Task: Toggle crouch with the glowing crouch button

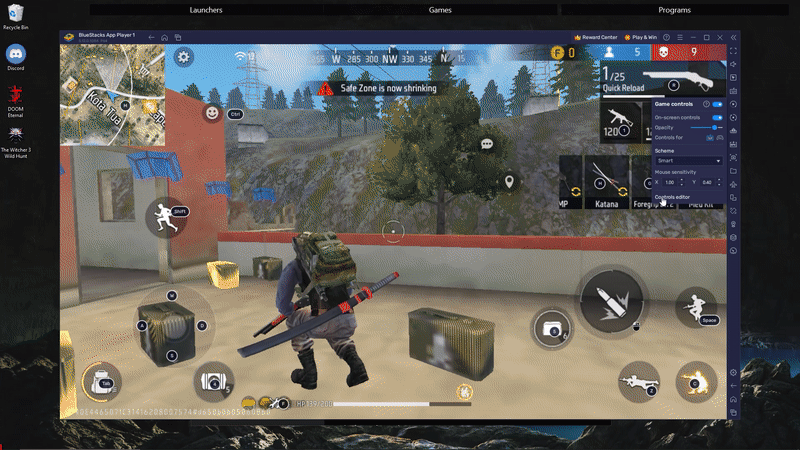Action: pos(695,381)
